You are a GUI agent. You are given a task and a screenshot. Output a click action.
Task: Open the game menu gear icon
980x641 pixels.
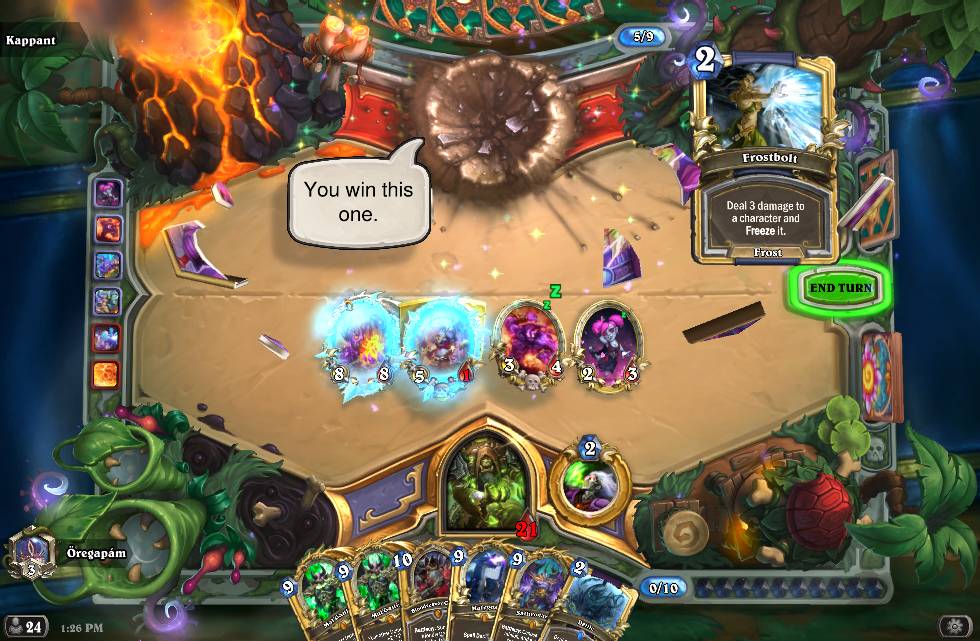click(953, 626)
